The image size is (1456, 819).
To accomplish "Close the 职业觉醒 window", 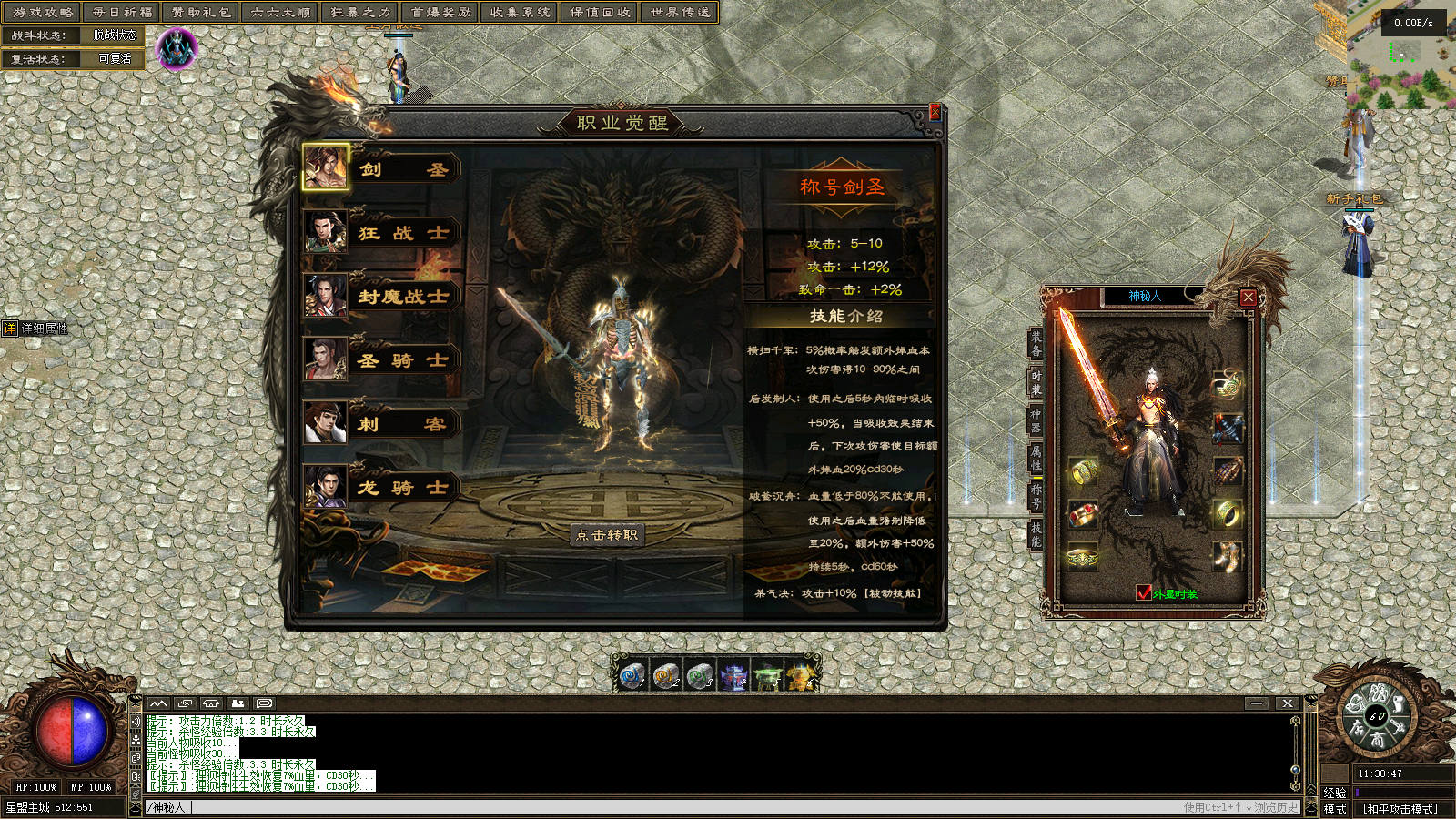I will tap(935, 112).
